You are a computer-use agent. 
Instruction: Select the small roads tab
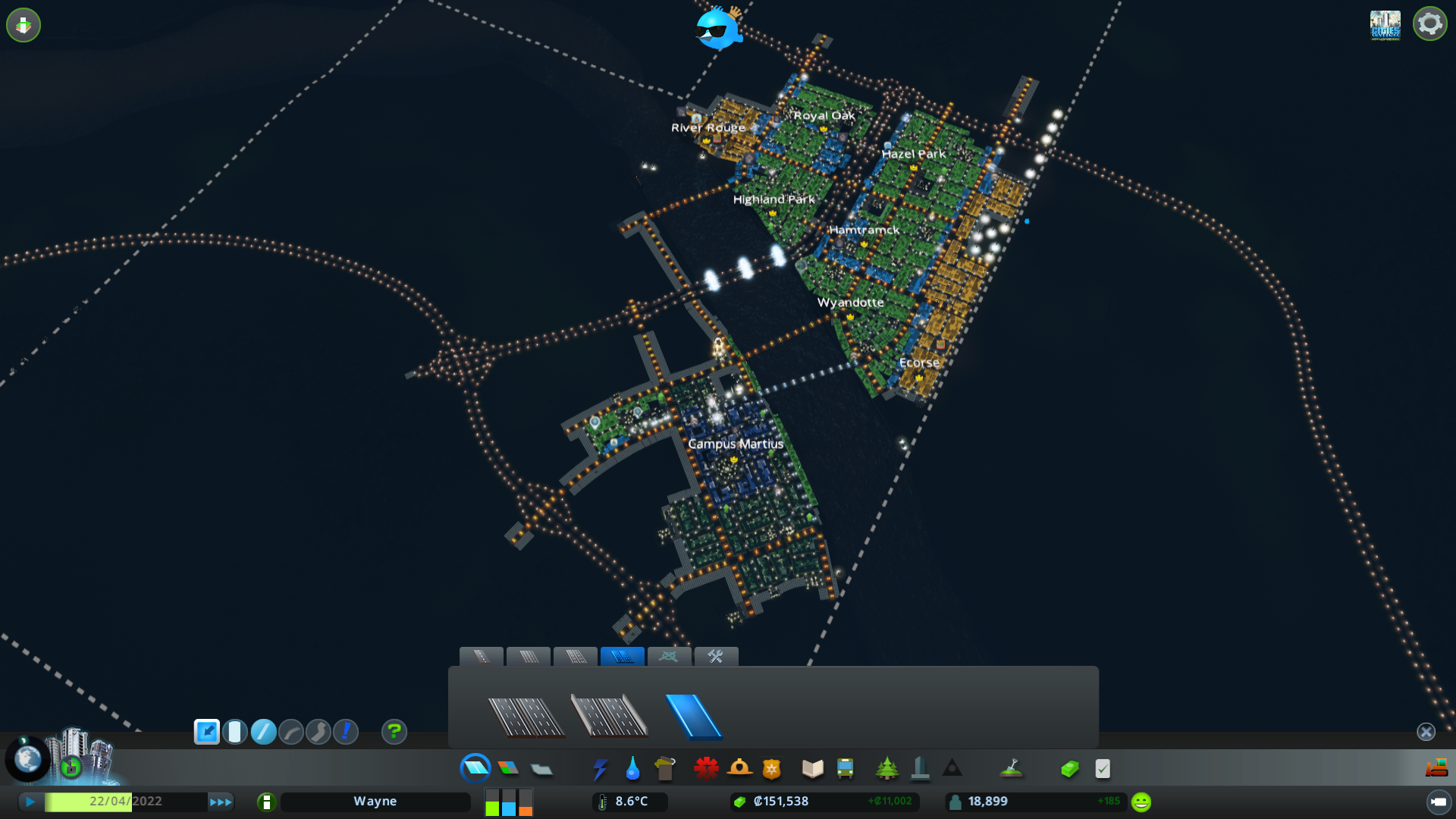click(x=482, y=657)
